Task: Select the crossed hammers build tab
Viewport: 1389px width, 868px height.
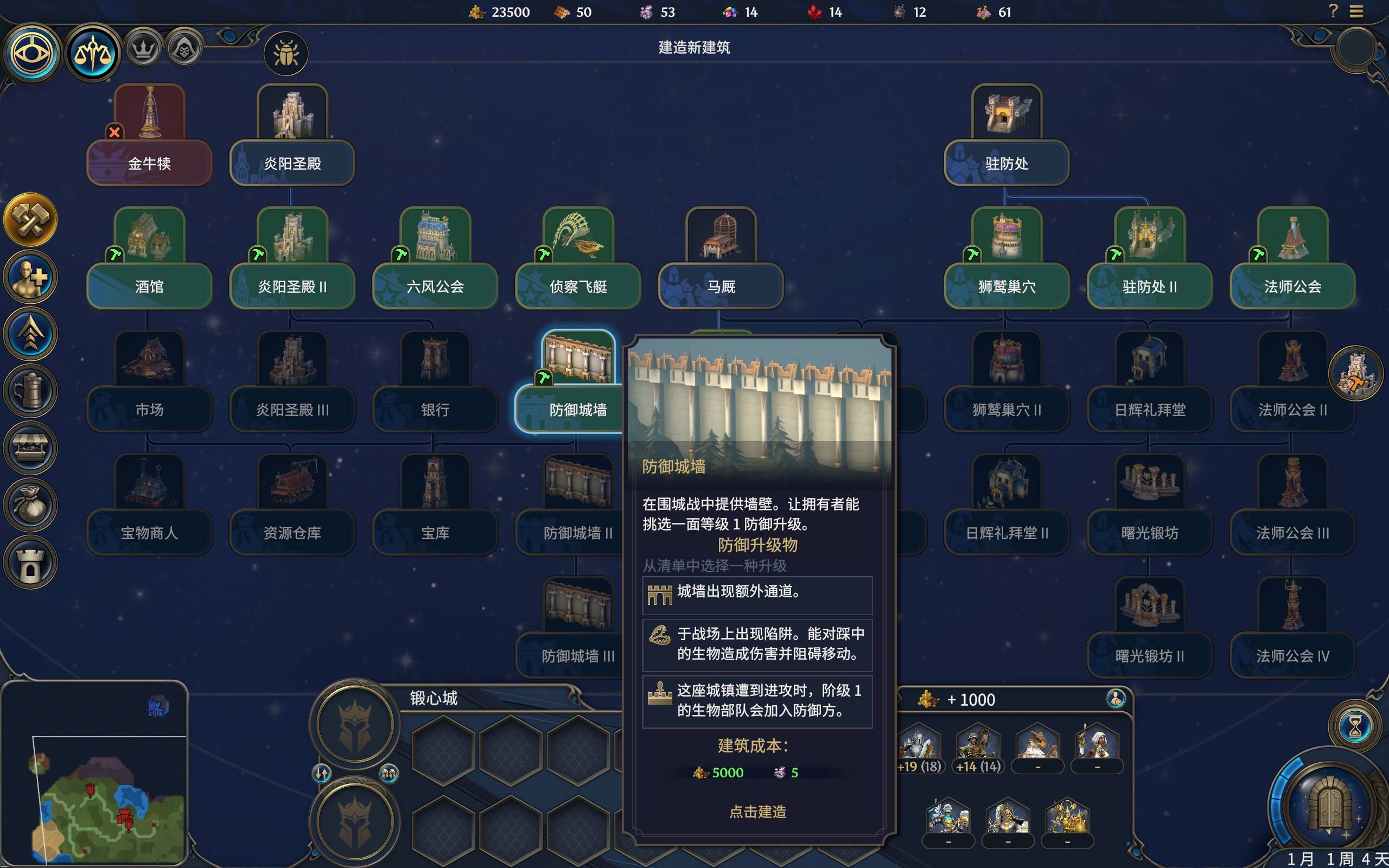Action: 30,220
